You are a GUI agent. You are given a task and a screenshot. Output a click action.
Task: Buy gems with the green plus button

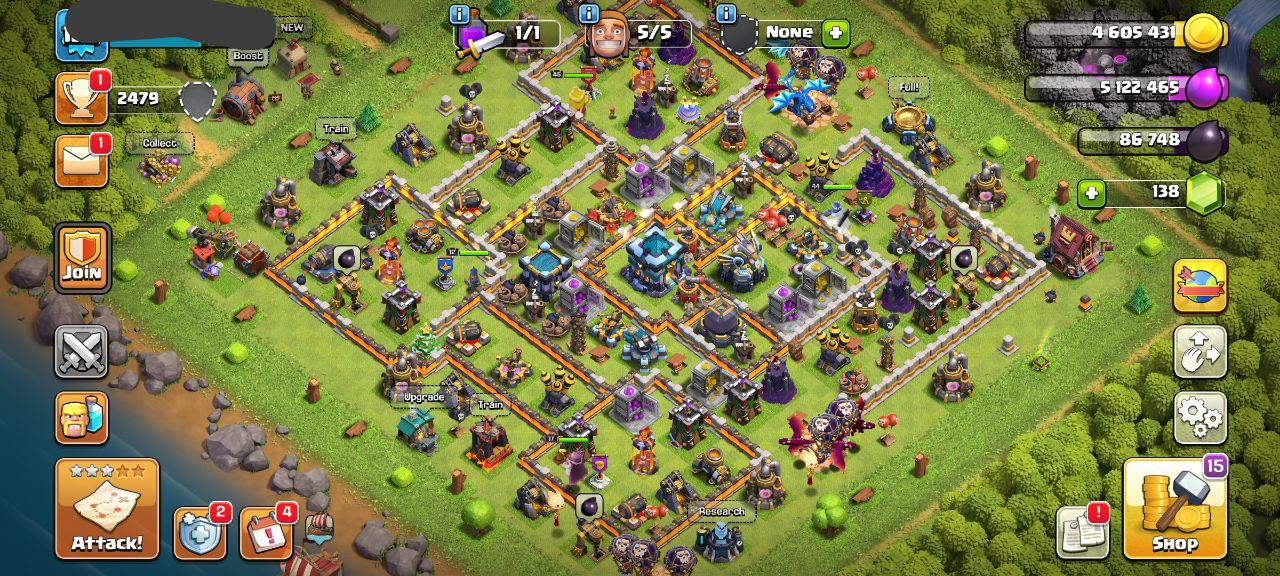1092,192
